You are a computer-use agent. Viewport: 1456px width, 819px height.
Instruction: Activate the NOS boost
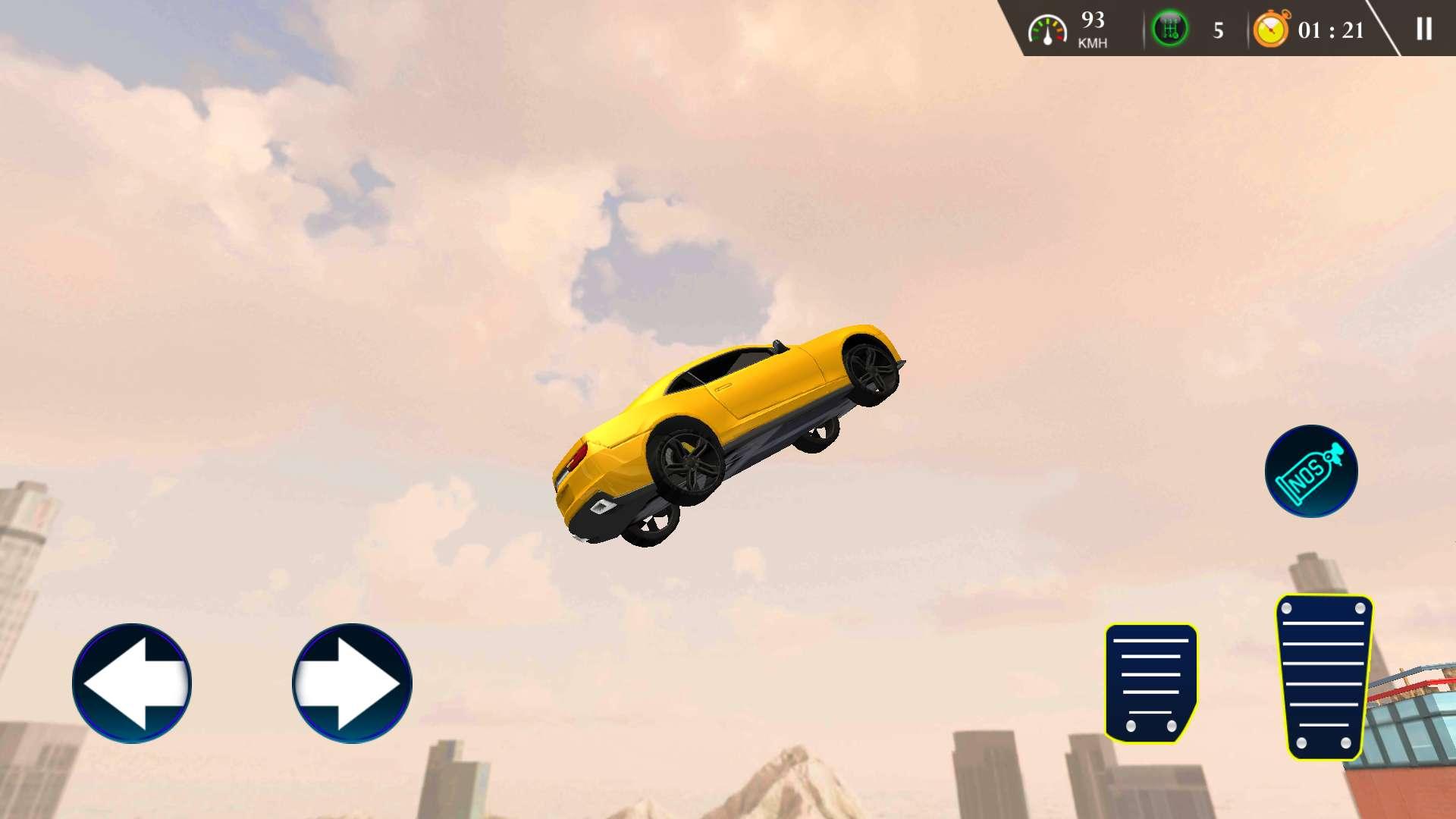pyautogui.click(x=1311, y=471)
